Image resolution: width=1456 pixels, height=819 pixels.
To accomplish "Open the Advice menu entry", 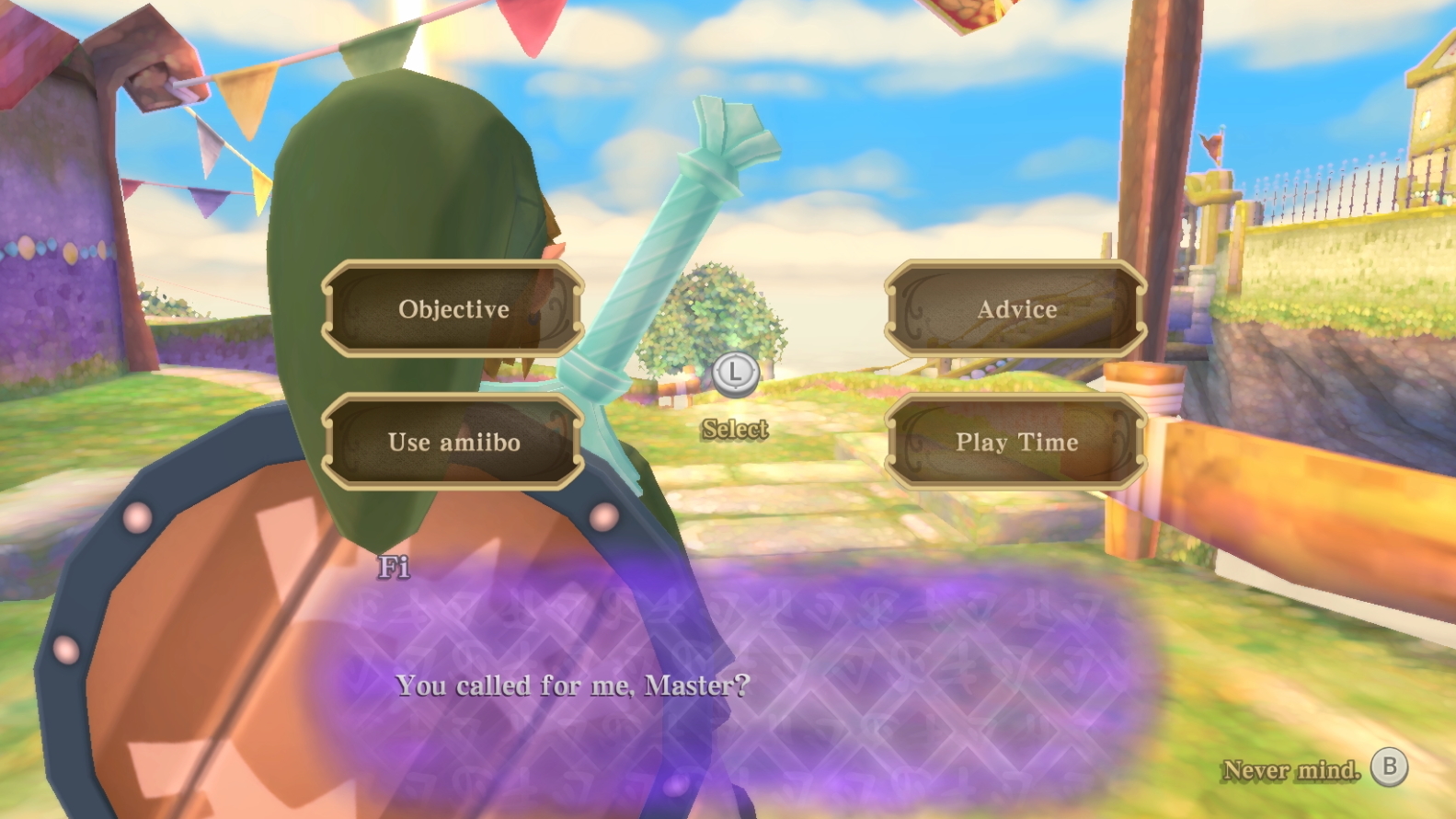I will click(x=1015, y=309).
